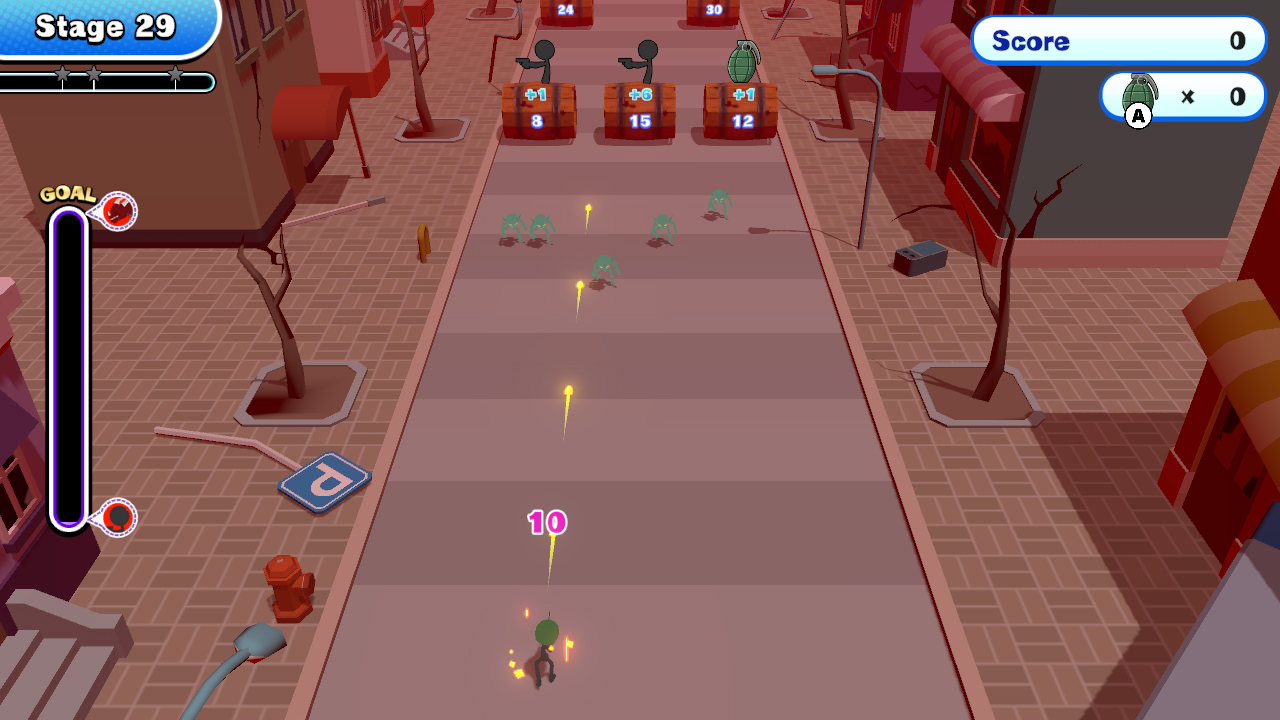
Task: Select the Stage 29 banner
Action: coord(105,27)
